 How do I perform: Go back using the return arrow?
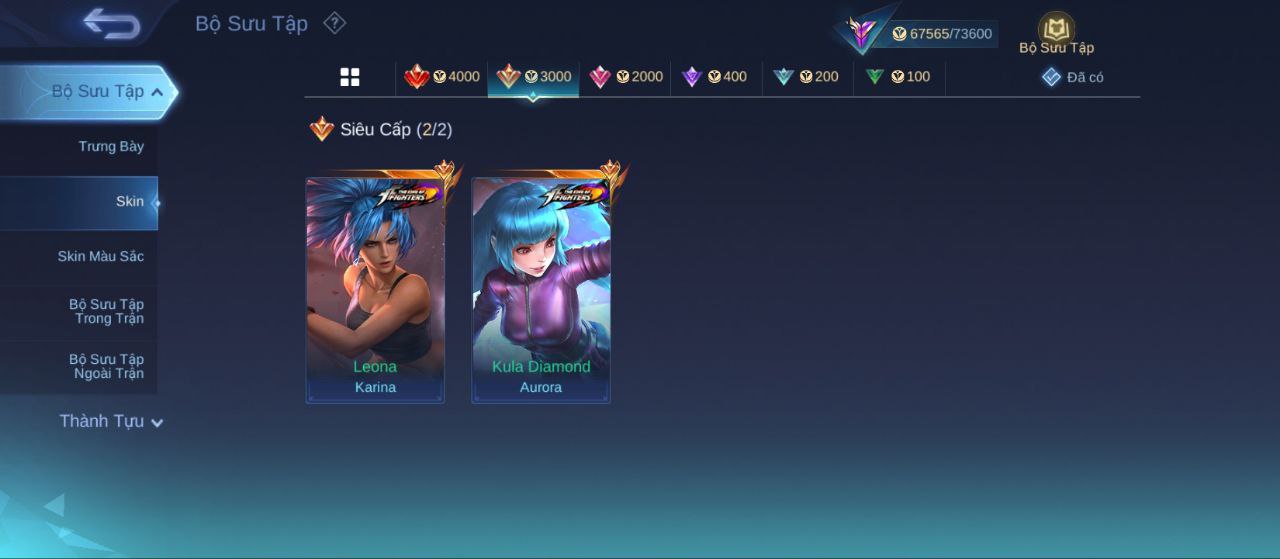click(111, 24)
